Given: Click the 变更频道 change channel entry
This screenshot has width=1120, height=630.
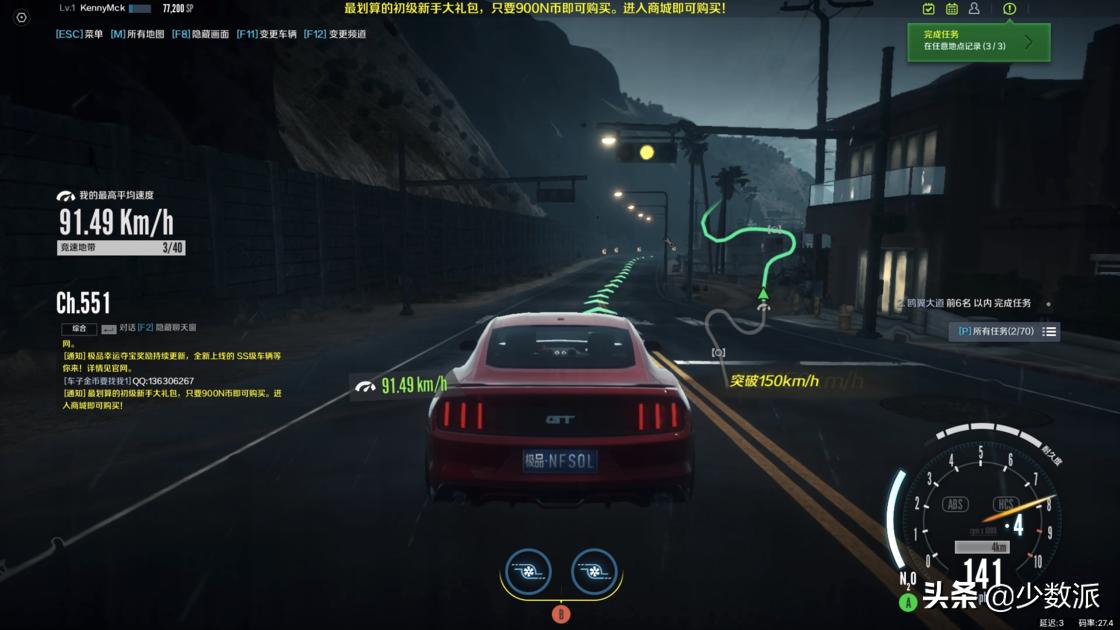Looking at the screenshot, I should [x=335, y=34].
